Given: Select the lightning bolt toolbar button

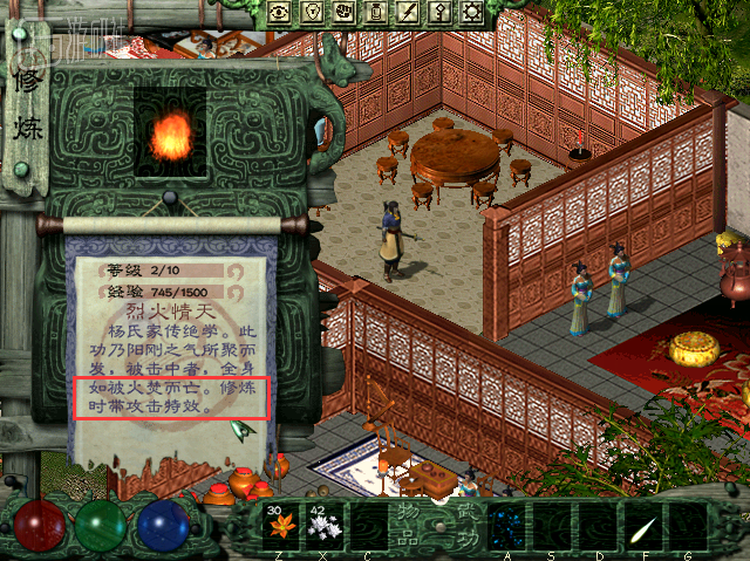Looking at the screenshot, I should (407, 12).
